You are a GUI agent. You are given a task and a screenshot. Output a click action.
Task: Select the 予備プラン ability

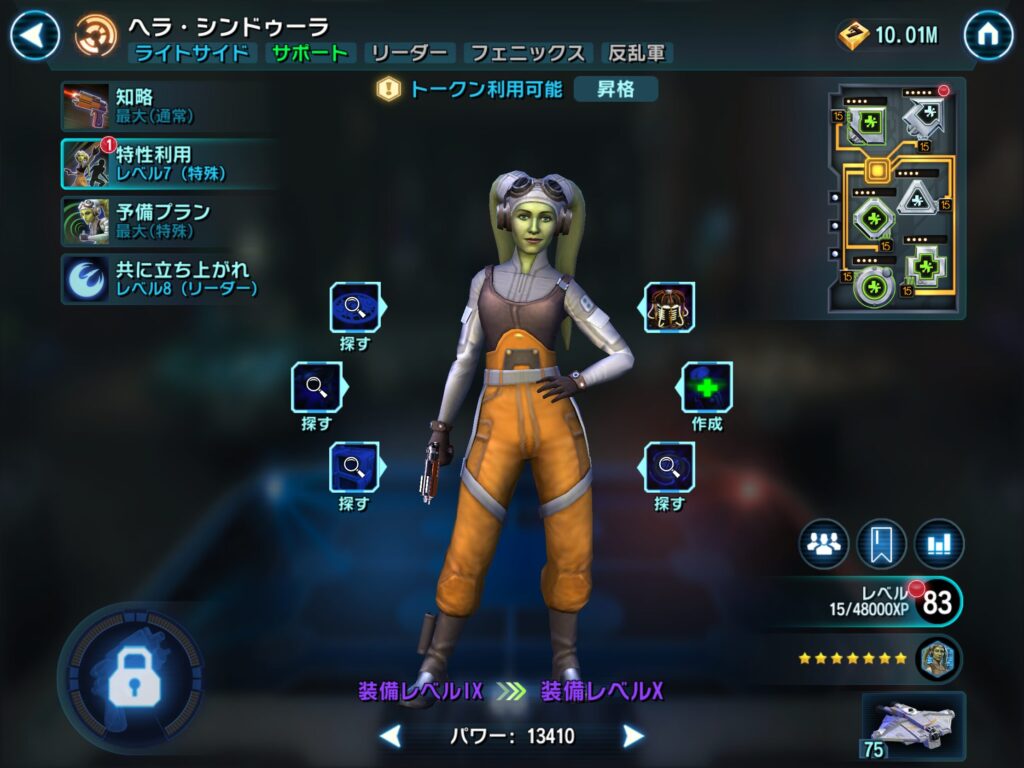(150, 221)
